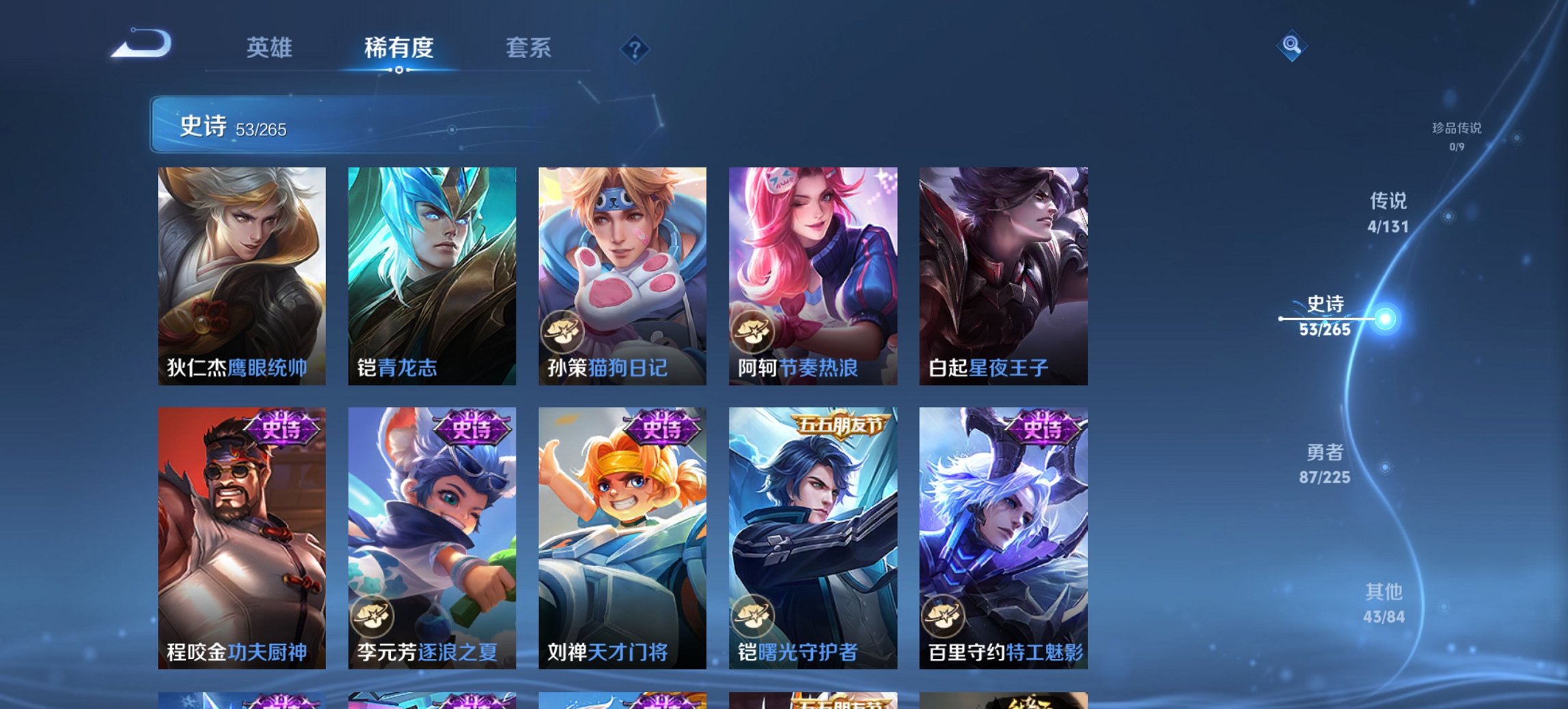1568x709 pixels.
Task: Switch to the 英雄 tab
Action: (271, 48)
